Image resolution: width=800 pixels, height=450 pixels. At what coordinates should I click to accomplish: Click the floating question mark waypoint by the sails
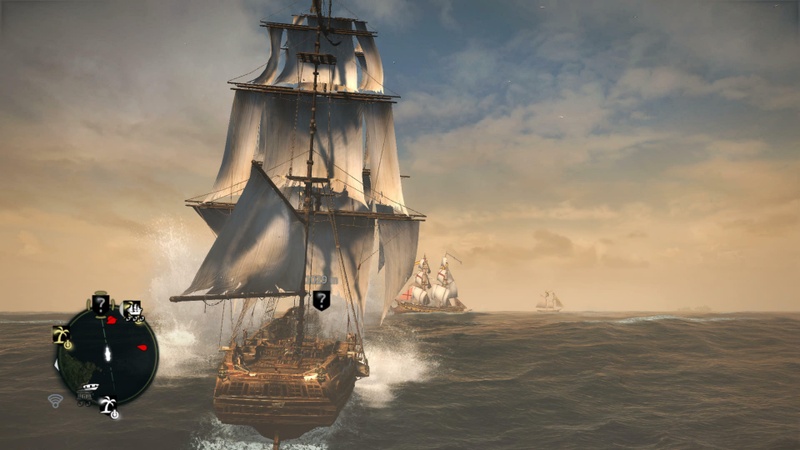pyautogui.click(x=321, y=299)
